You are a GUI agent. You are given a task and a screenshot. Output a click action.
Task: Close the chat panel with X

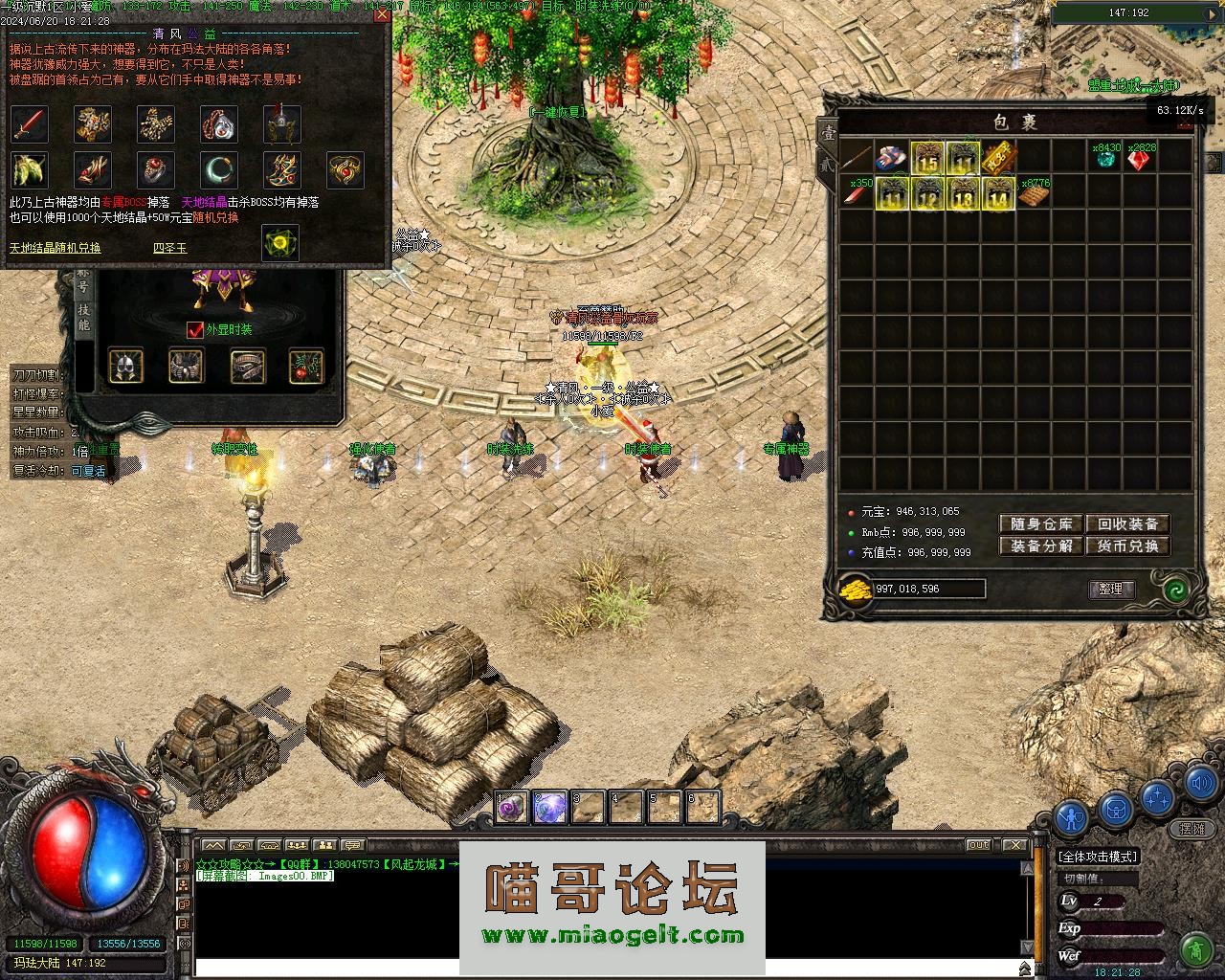pos(1014,845)
